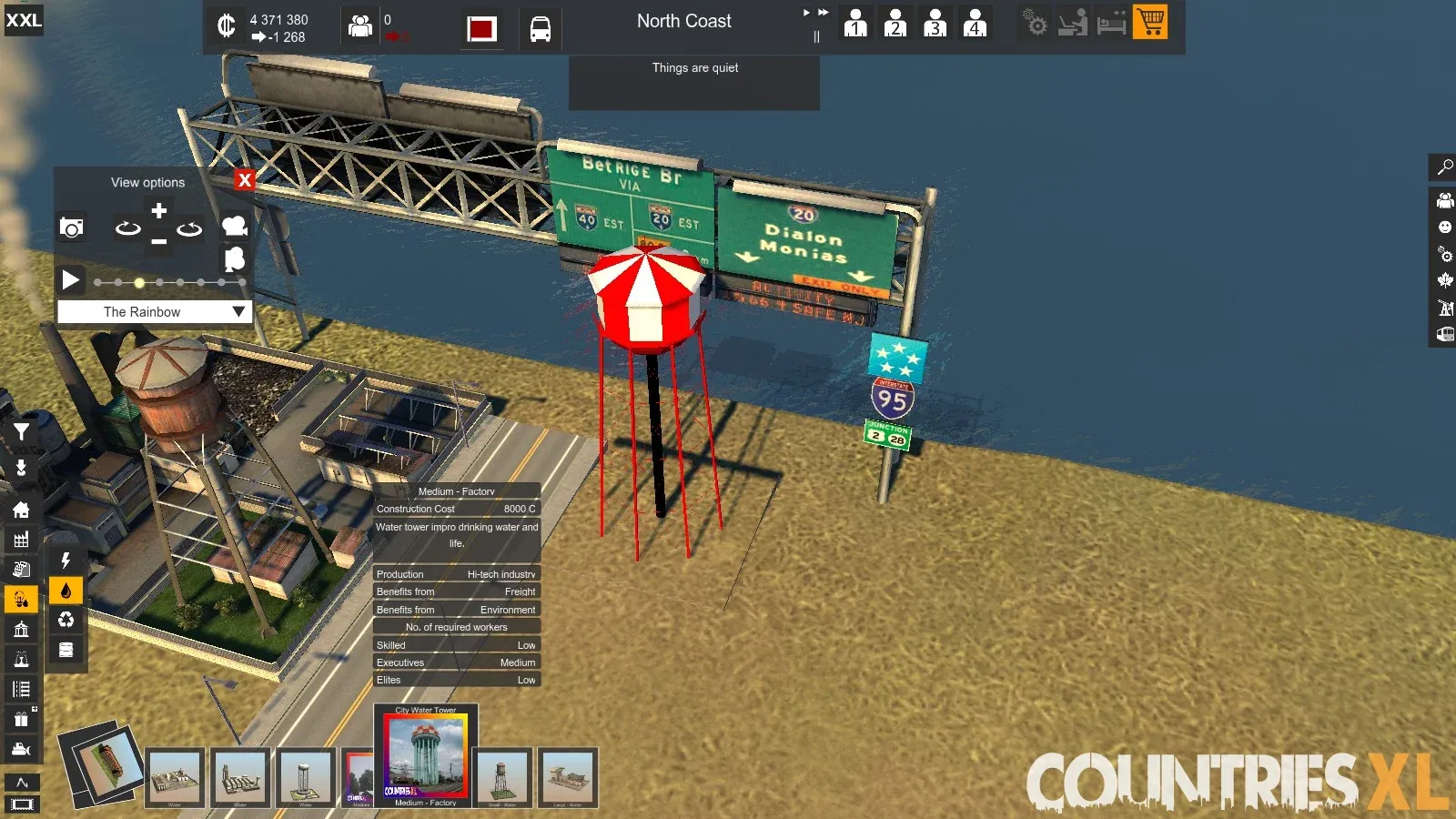
Task: Pause the game speed
Action: 816,37
